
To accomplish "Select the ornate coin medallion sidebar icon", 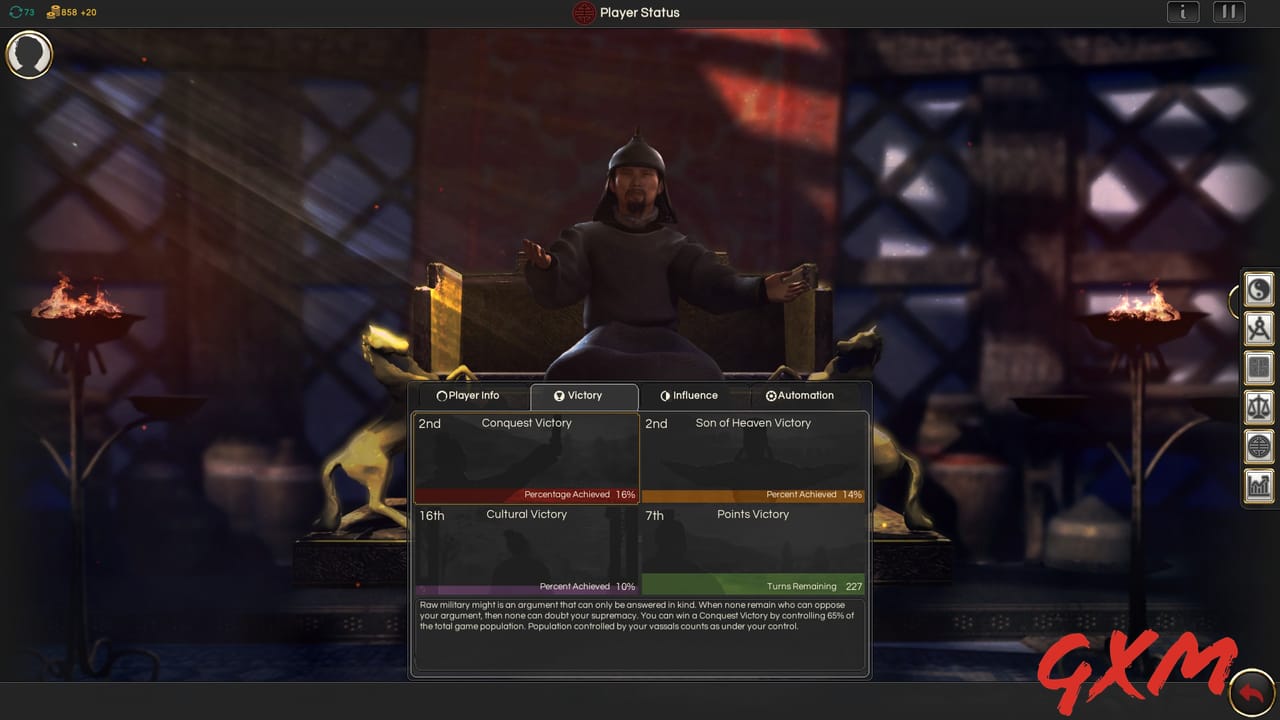I will 1258,447.
